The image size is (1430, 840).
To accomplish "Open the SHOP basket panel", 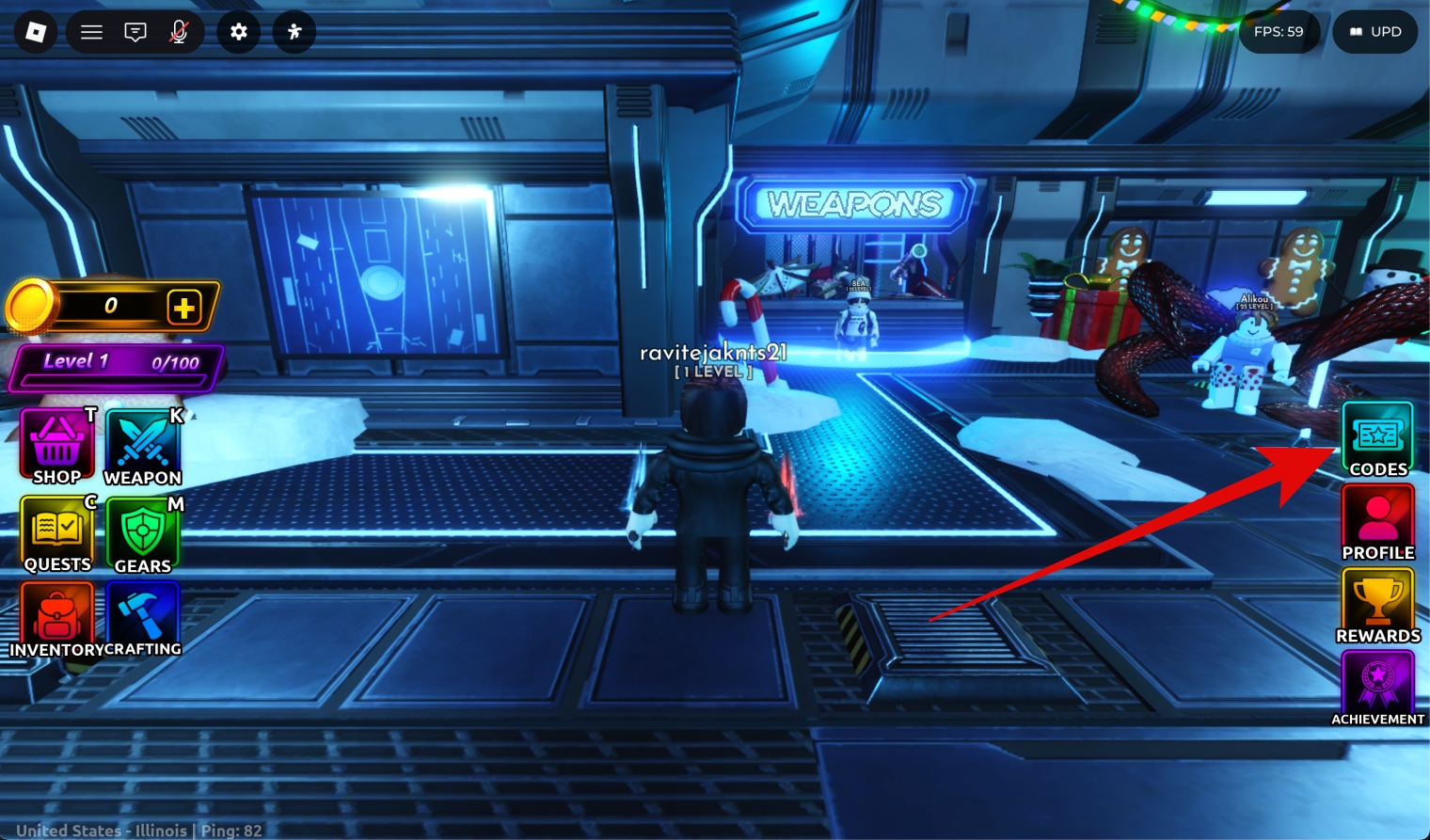I will click(56, 442).
